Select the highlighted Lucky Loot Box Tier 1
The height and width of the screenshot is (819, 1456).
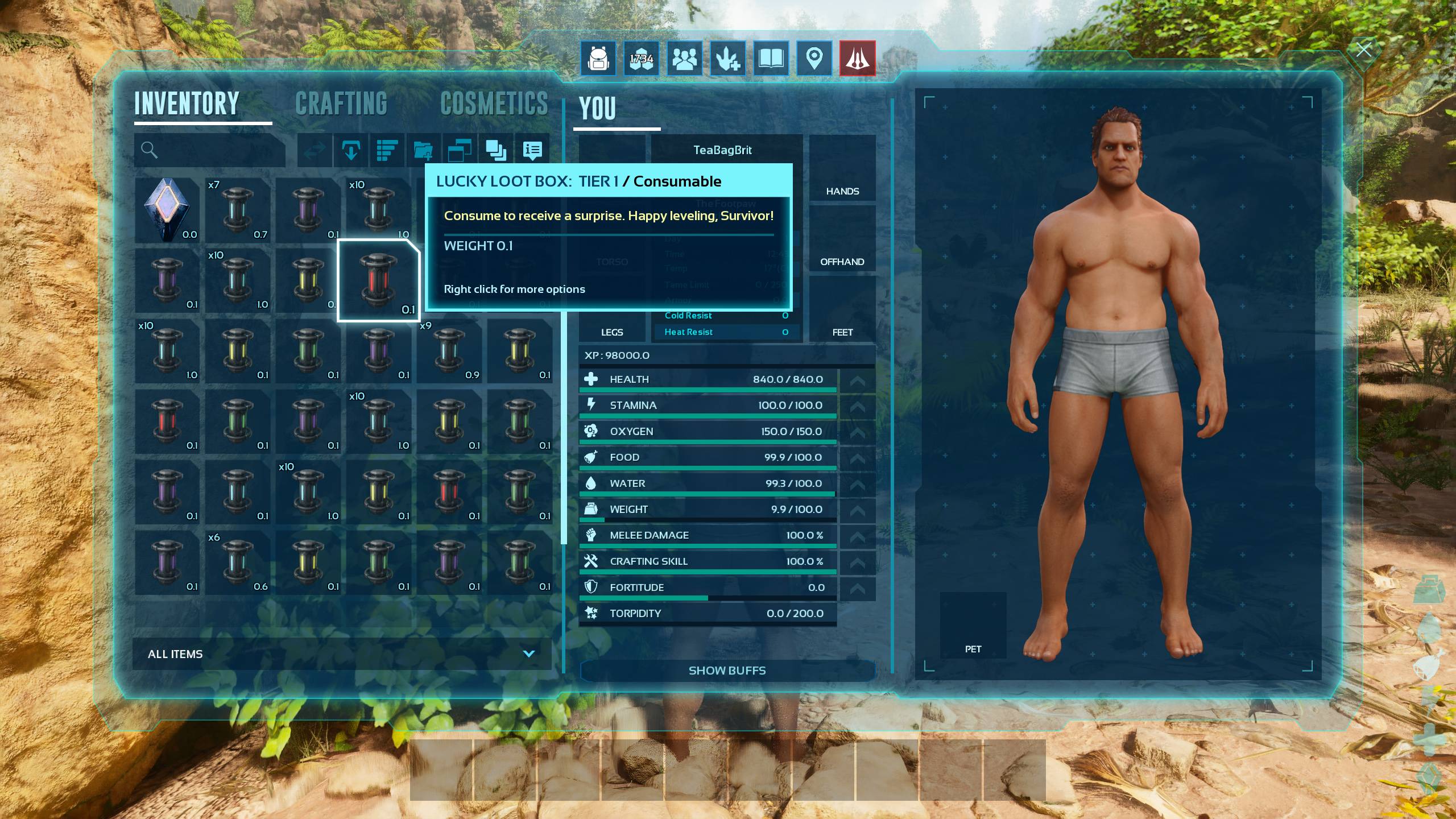(378, 280)
